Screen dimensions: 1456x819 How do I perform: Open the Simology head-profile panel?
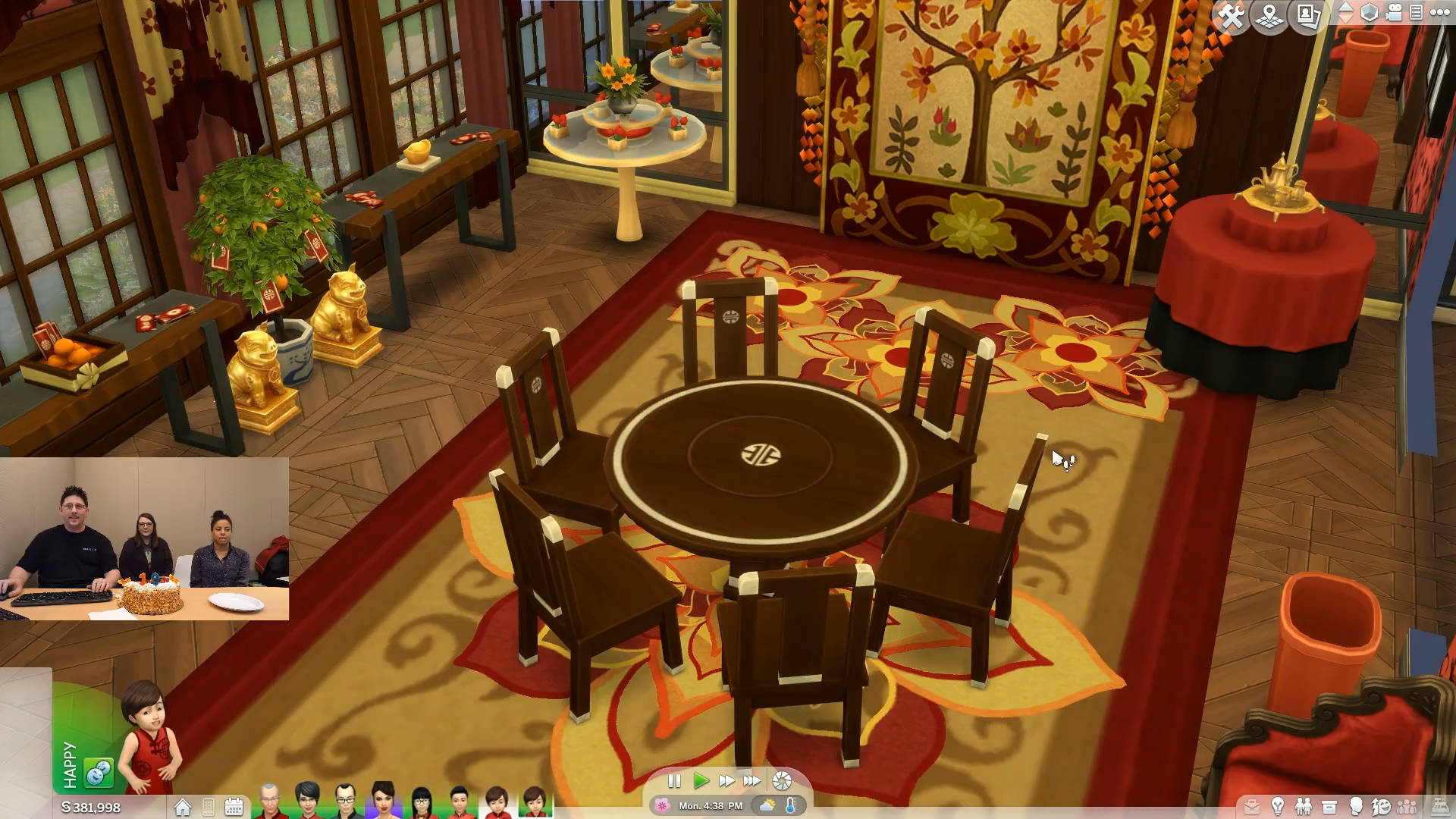pyautogui.click(x=1355, y=806)
